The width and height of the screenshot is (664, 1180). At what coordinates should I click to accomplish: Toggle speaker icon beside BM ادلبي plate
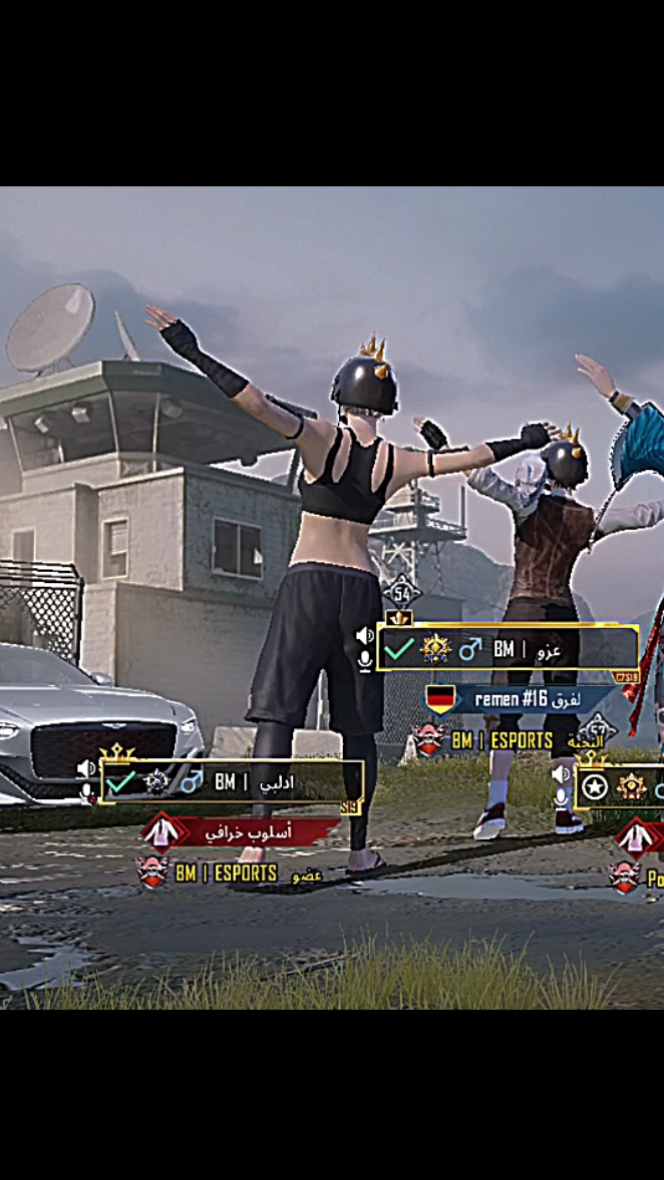pos(87,768)
